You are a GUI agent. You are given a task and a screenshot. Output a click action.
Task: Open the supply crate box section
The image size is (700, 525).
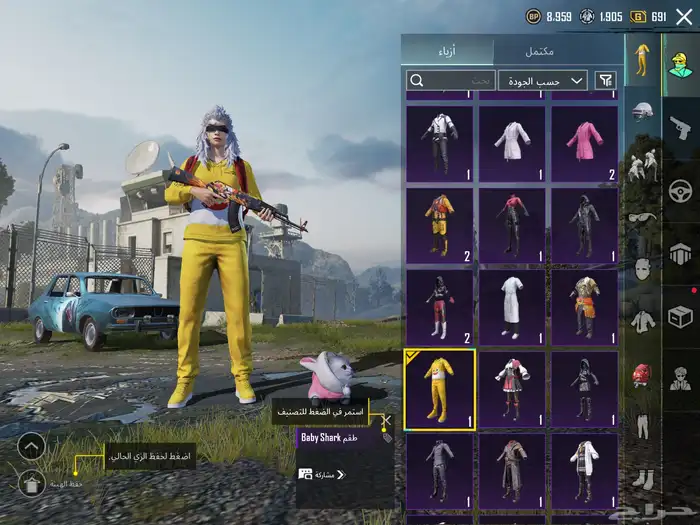(x=680, y=317)
